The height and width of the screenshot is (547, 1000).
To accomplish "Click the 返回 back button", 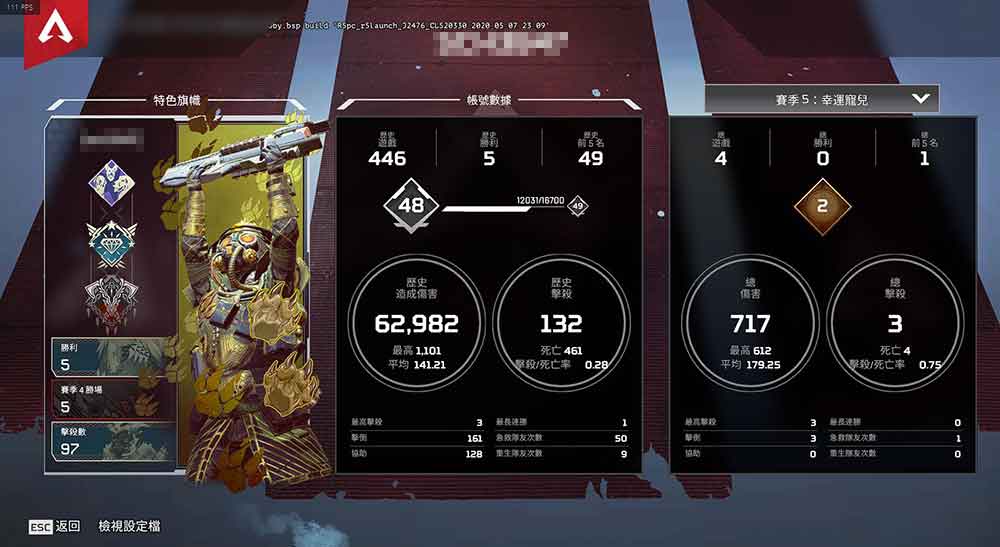I will click(x=55, y=526).
